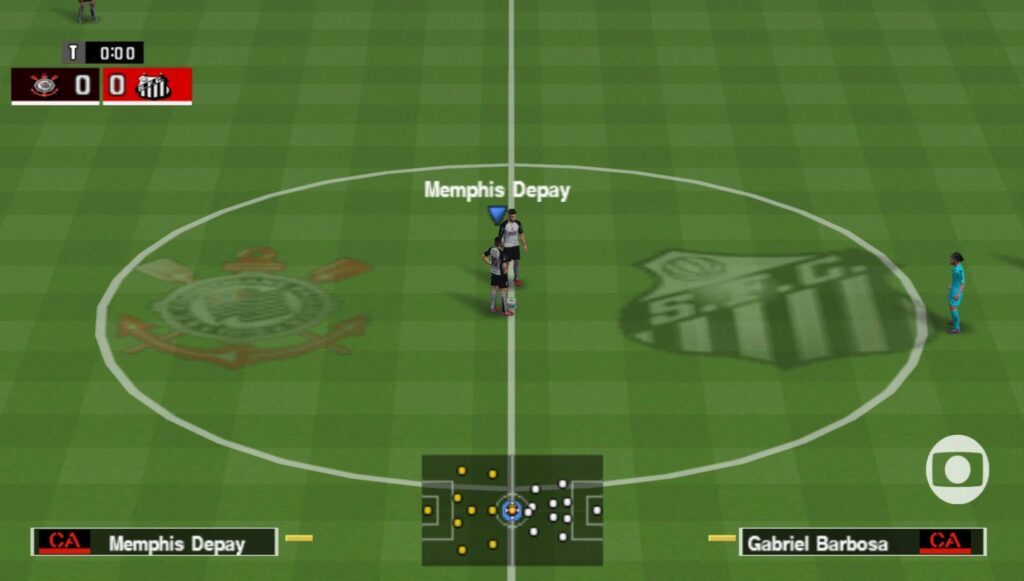
Task: Click the Globo broadcaster logo
Action: click(x=957, y=469)
